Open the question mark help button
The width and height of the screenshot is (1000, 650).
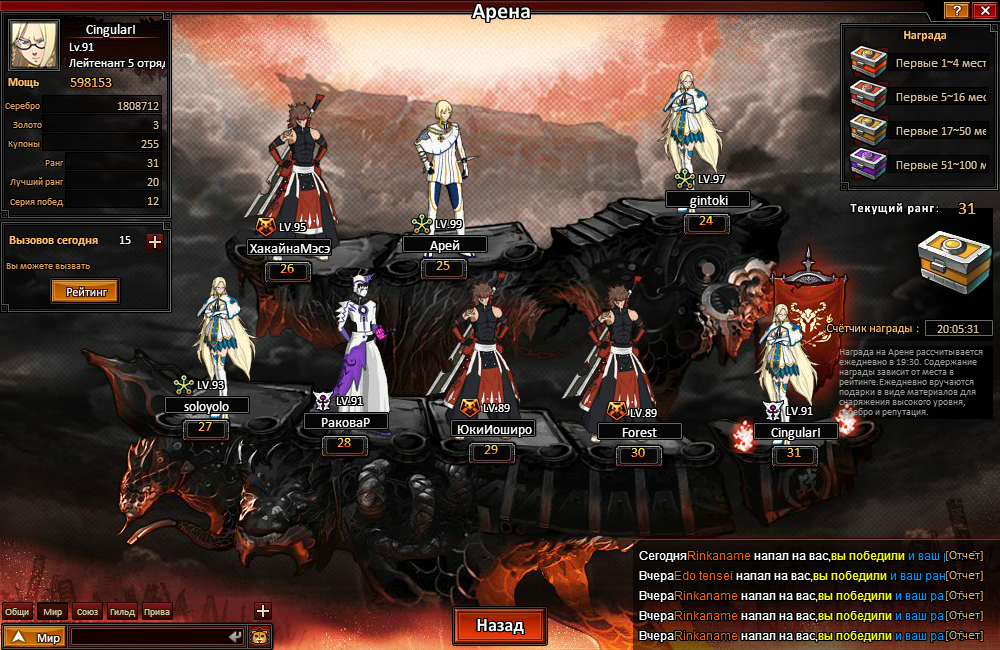(x=956, y=10)
